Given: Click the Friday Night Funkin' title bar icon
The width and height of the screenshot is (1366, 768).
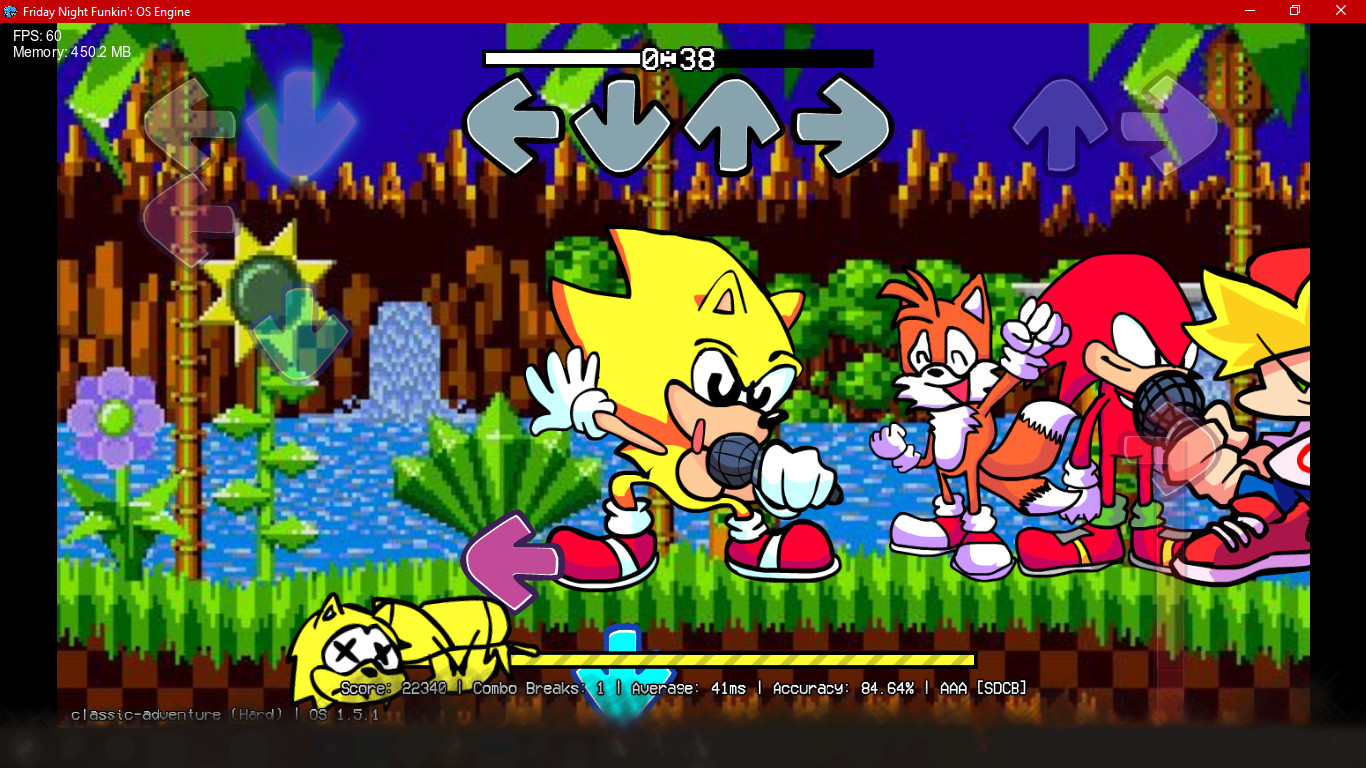Looking at the screenshot, I should click(x=12, y=11).
